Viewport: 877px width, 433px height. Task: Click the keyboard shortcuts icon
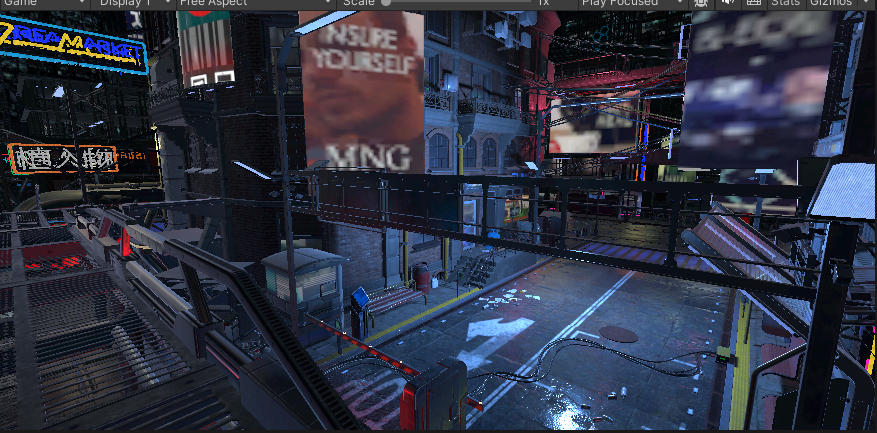[753, 3]
